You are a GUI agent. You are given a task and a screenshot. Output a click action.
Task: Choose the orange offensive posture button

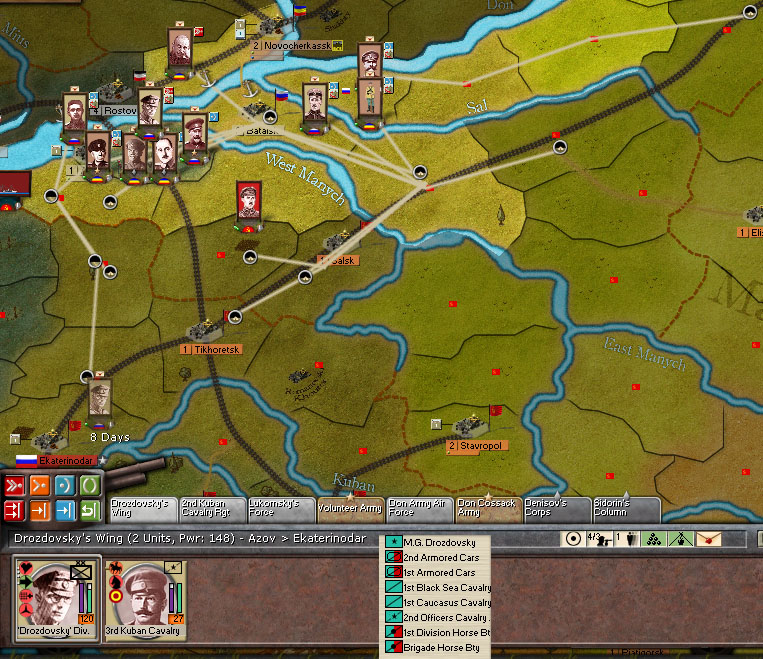click(39, 486)
